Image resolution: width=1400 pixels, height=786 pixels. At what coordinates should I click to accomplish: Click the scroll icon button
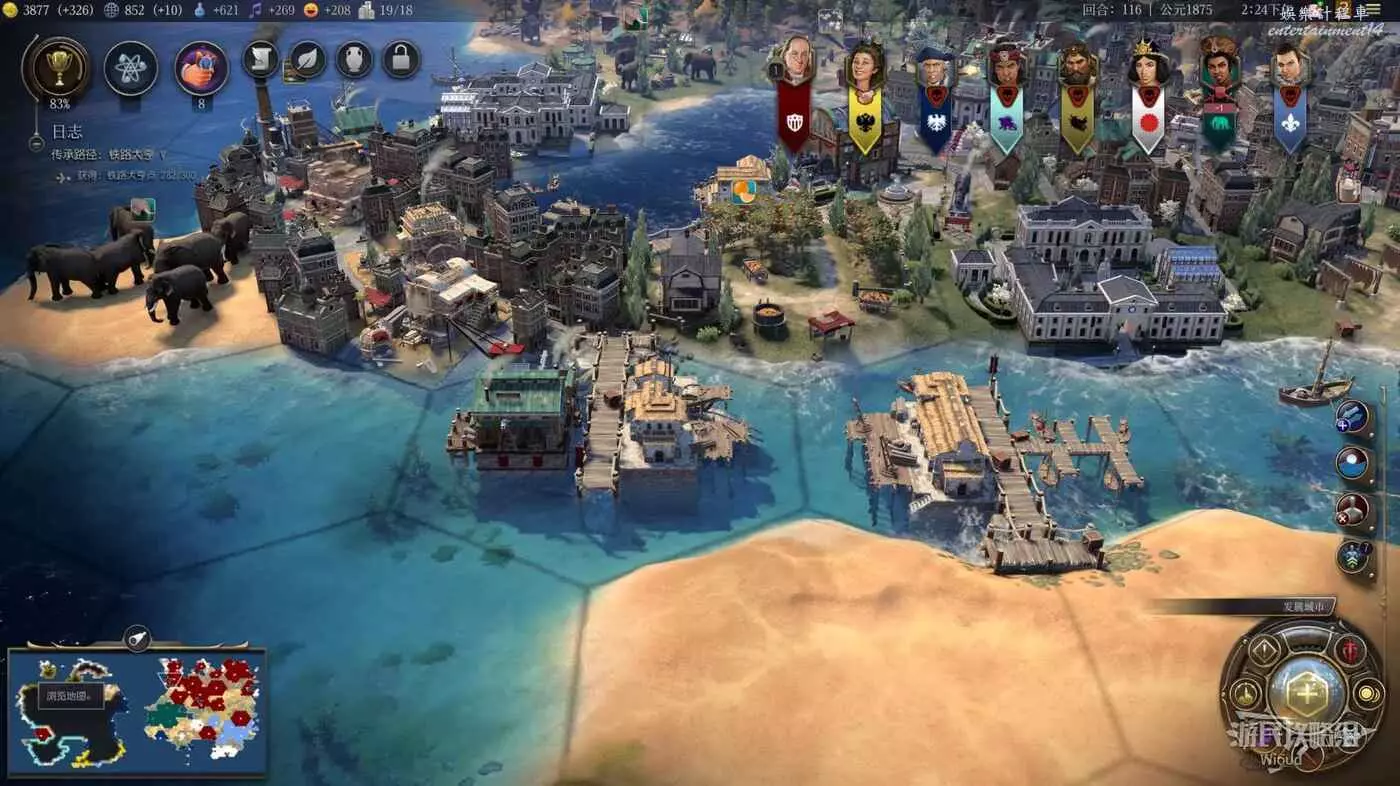(261, 60)
